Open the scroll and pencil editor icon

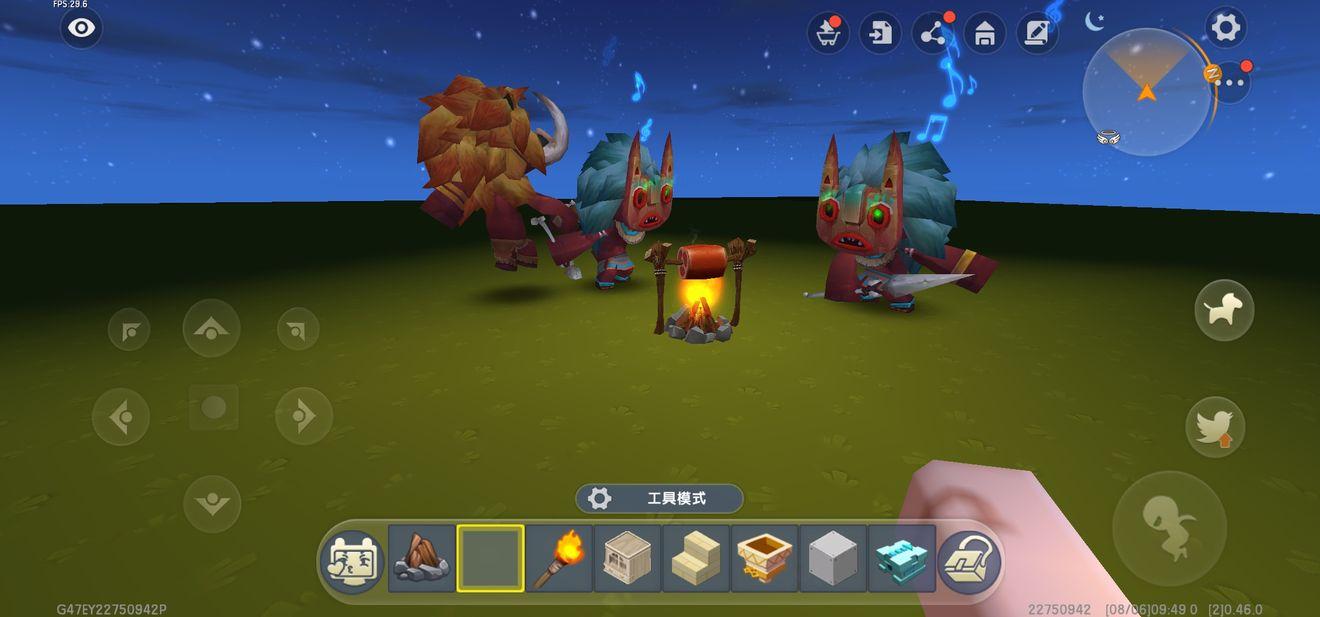[1037, 34]
